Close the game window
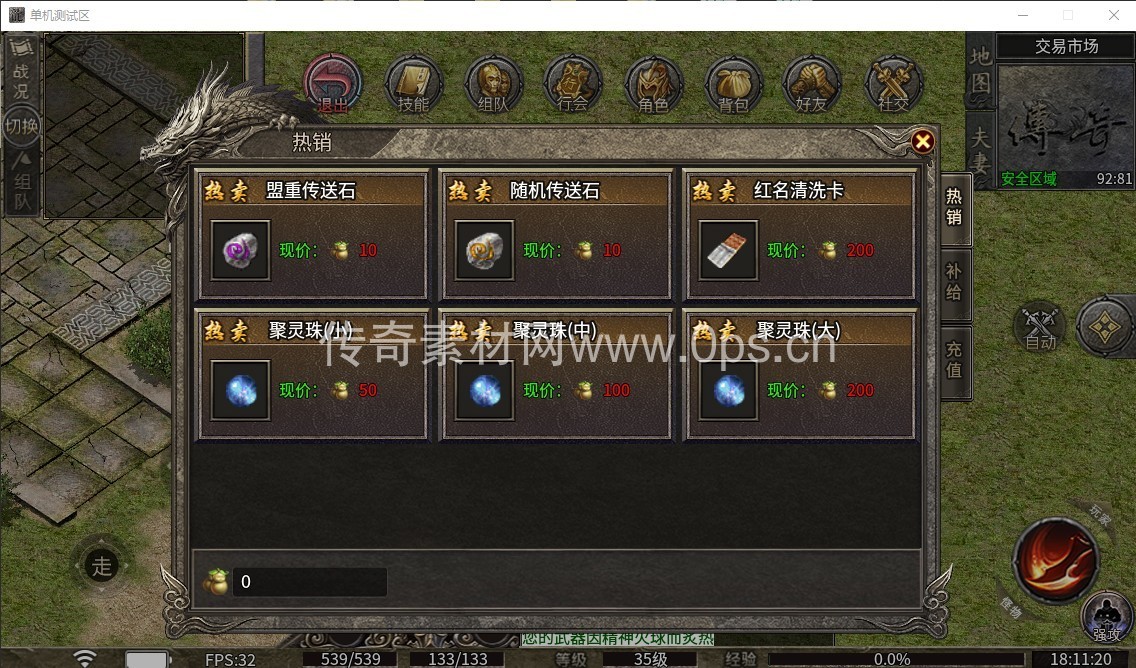Screen dimensions: 1136x668 point(1113,15)
